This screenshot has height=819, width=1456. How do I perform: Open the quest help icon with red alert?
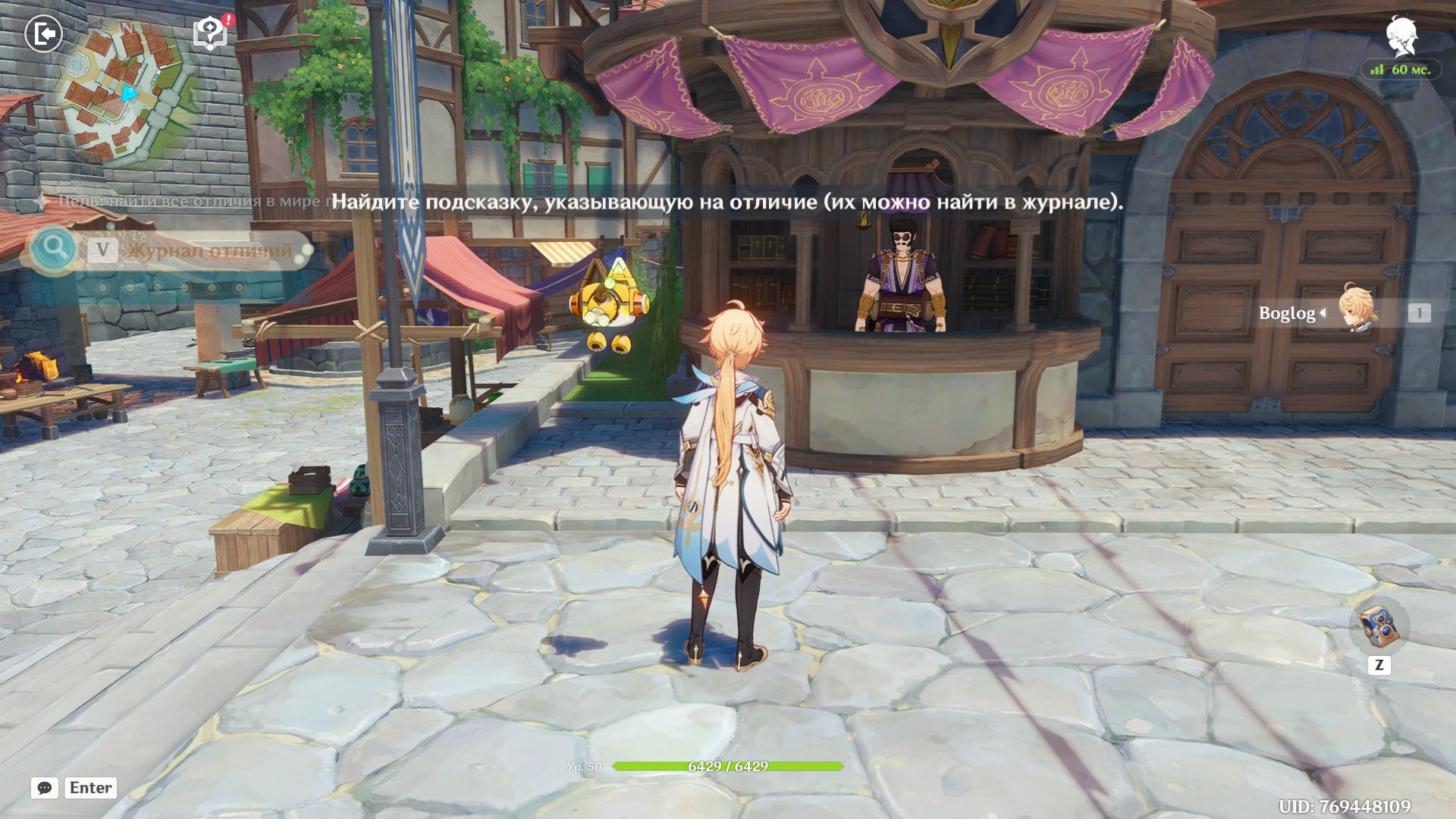coord(211,33)
